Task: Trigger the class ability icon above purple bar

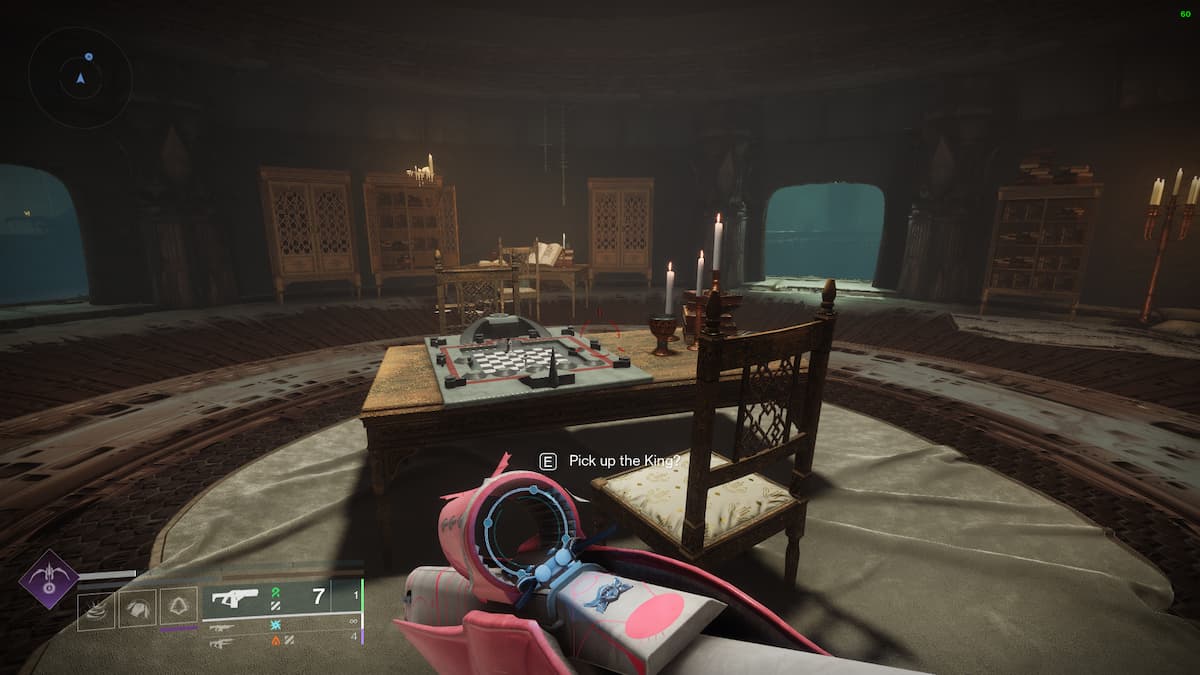Action: 180,609
